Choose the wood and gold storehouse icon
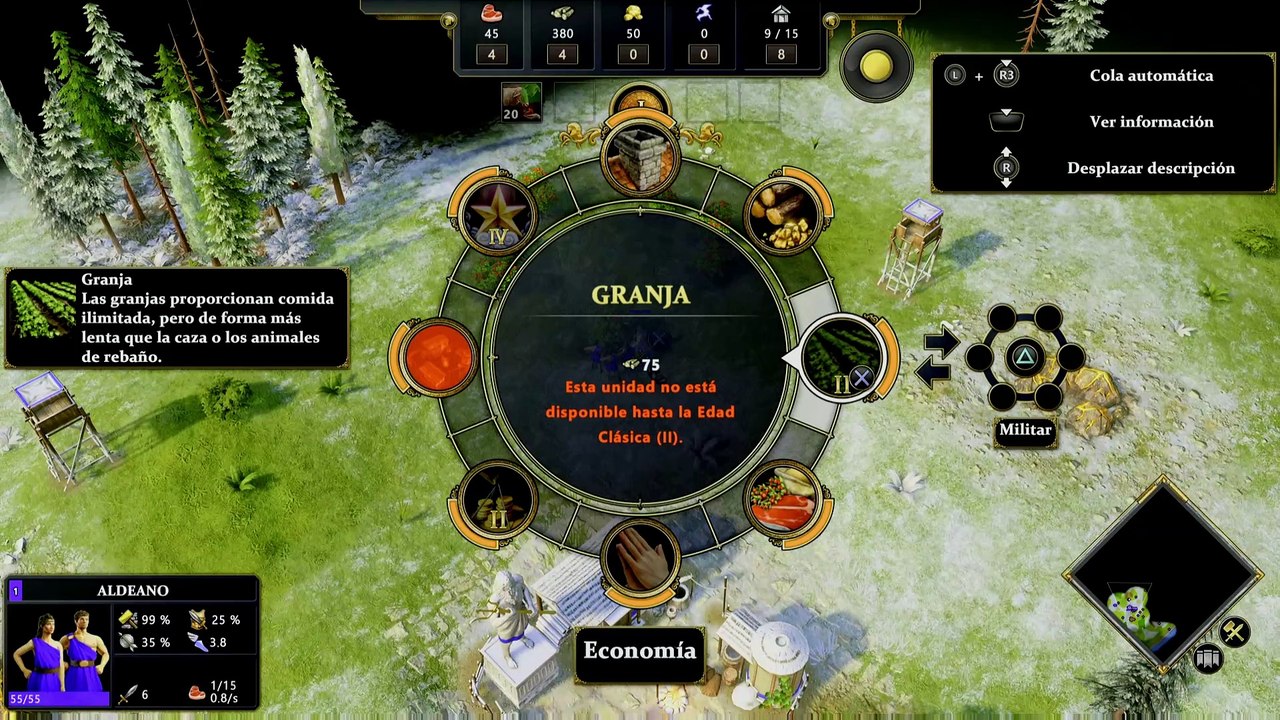The height and width of the screenshot is (720, 1280). [783, 214]
